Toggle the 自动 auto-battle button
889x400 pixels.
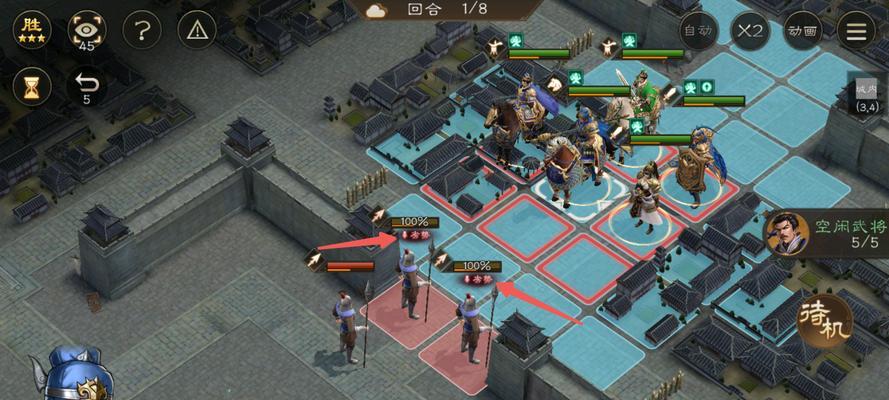tap(697, 30)
